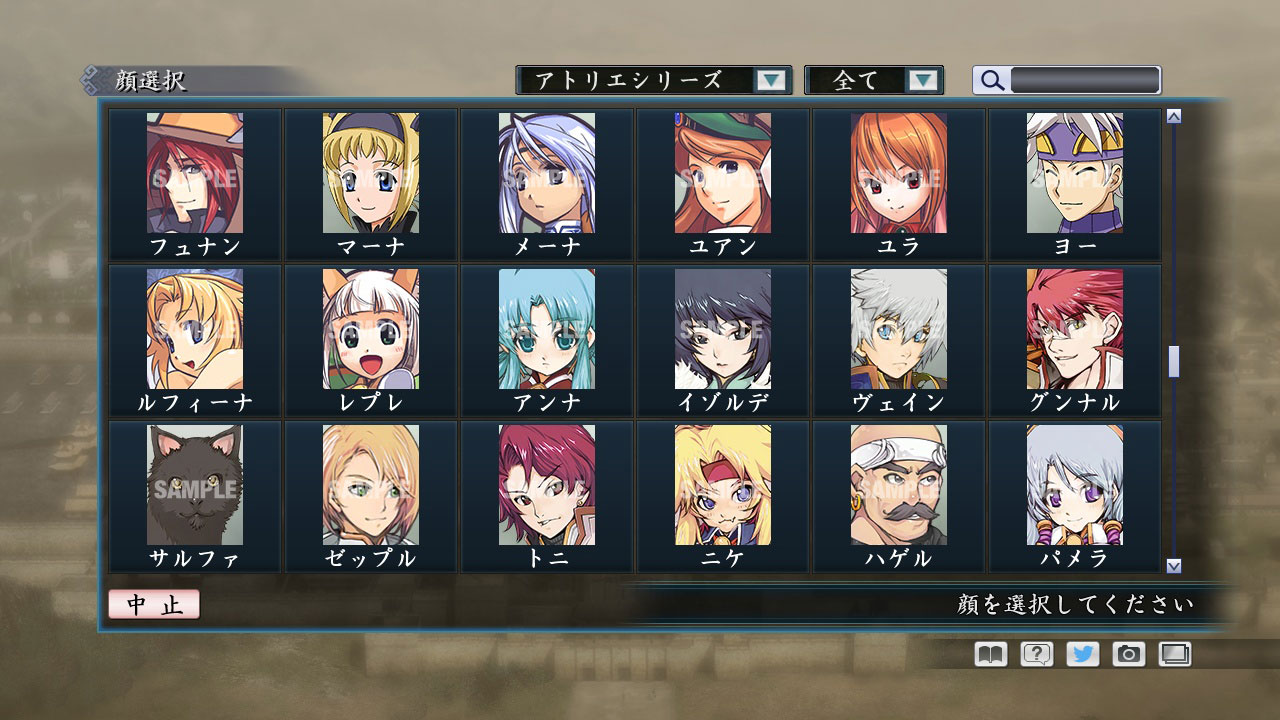The image size is (1280, 720).
Task: Click the display mode window icon
Action: (x=1176, y=654)
